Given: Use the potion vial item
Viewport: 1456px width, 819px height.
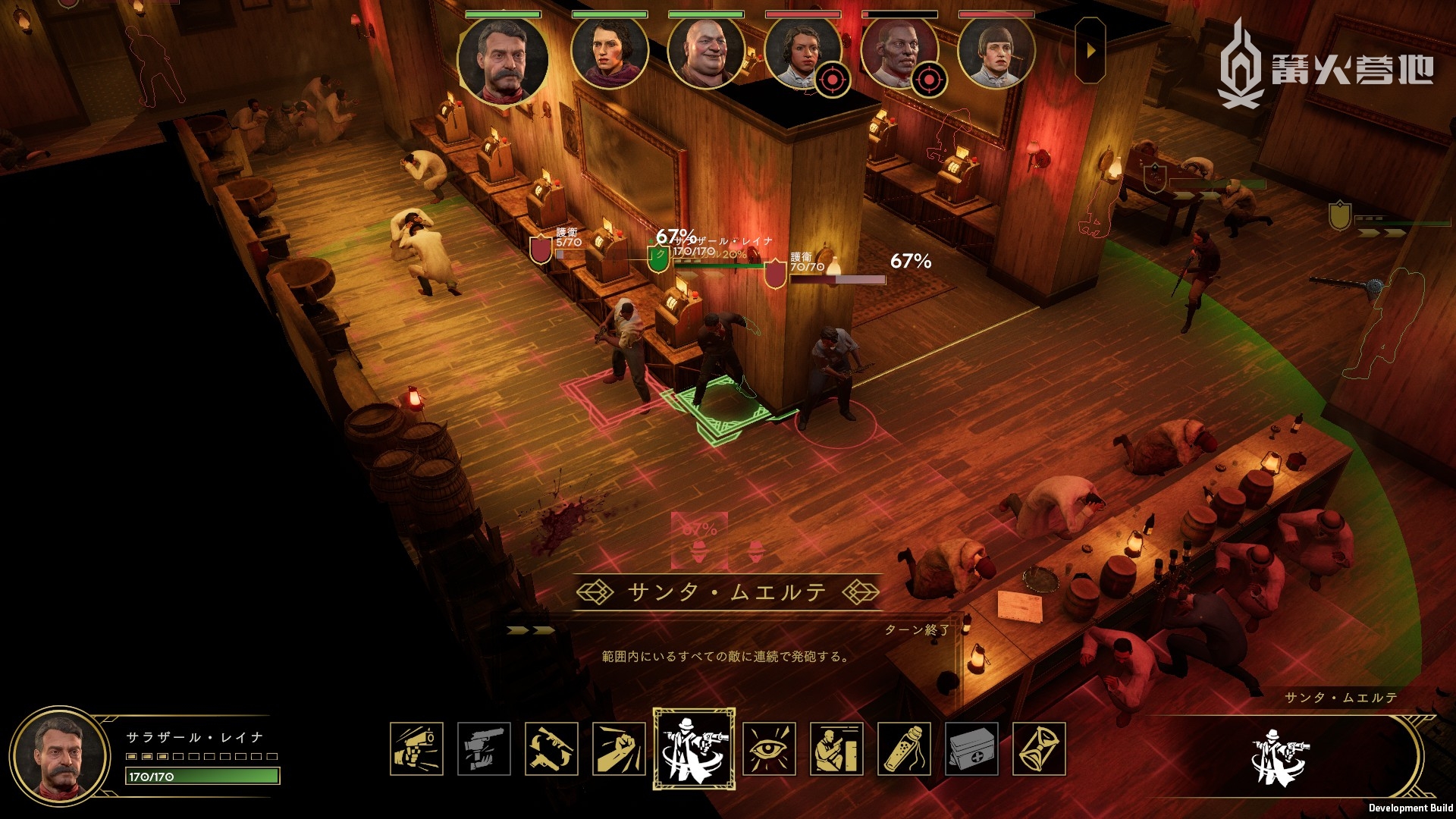Looking at the screenshot, I should click(904, 748).
